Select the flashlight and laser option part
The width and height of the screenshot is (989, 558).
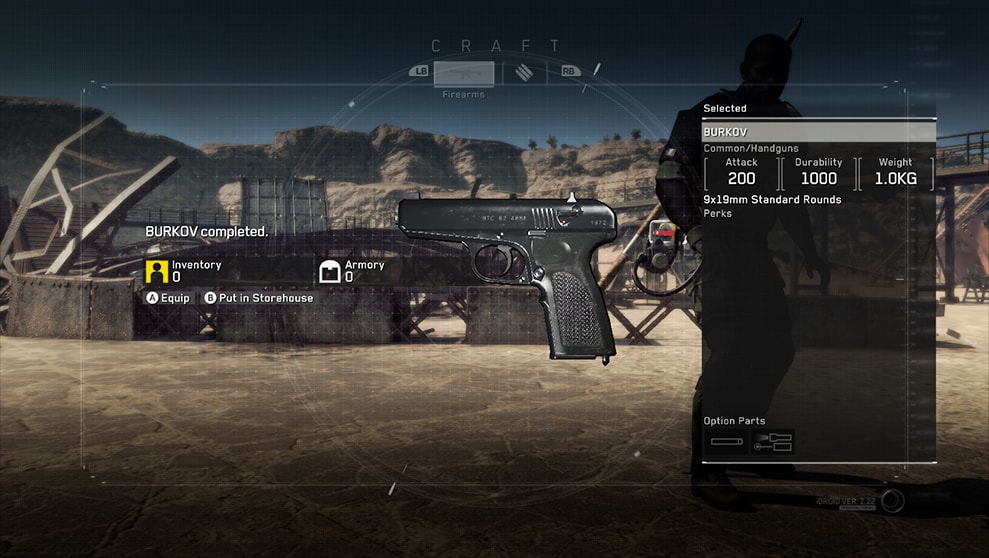click(x=773, y=441)
